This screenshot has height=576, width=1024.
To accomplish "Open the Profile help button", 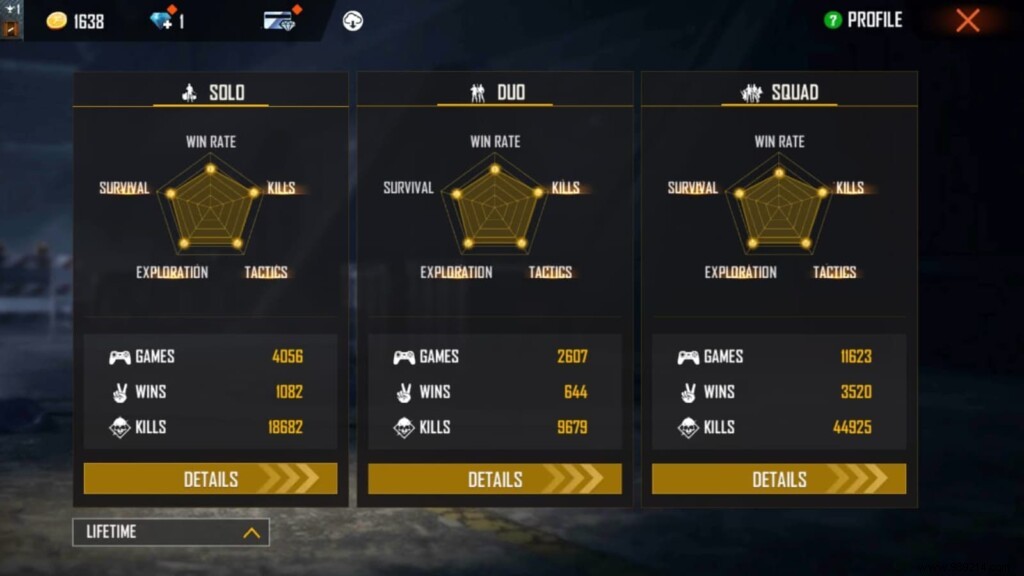I will 832,20.
